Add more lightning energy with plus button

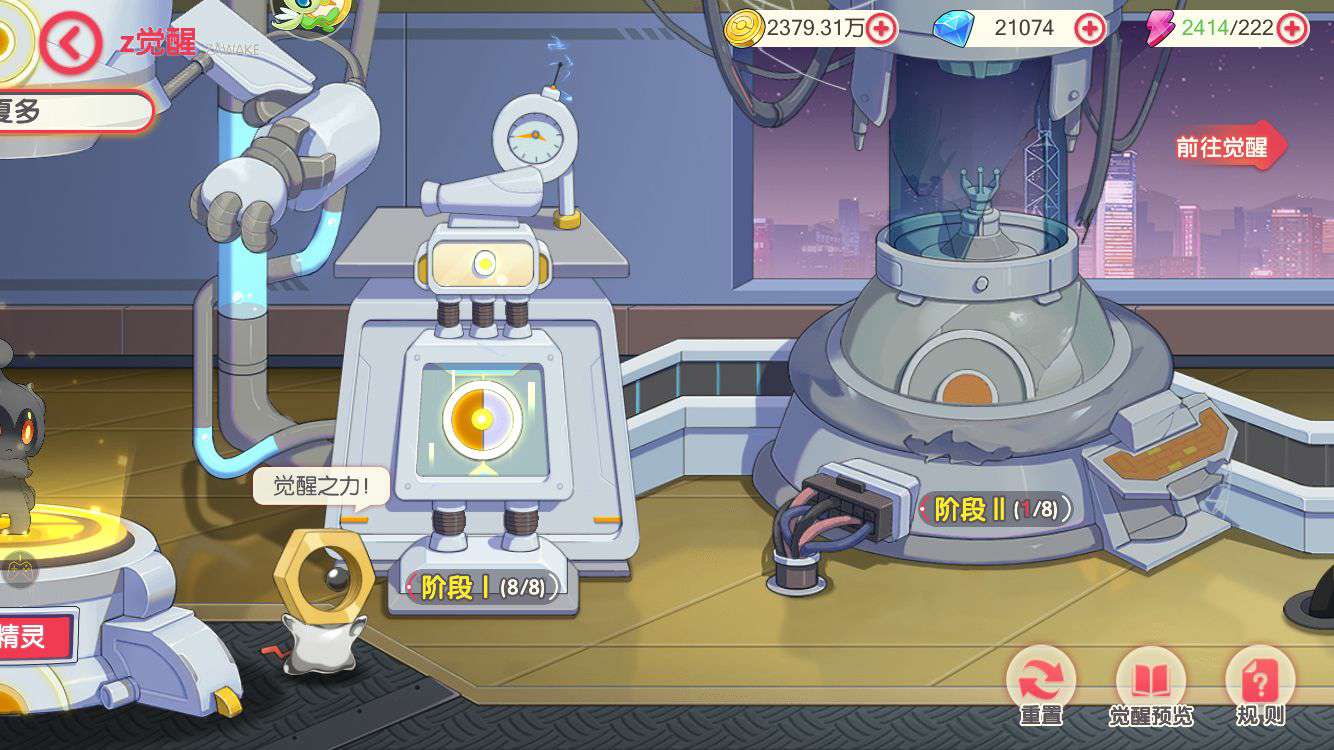1292,28
